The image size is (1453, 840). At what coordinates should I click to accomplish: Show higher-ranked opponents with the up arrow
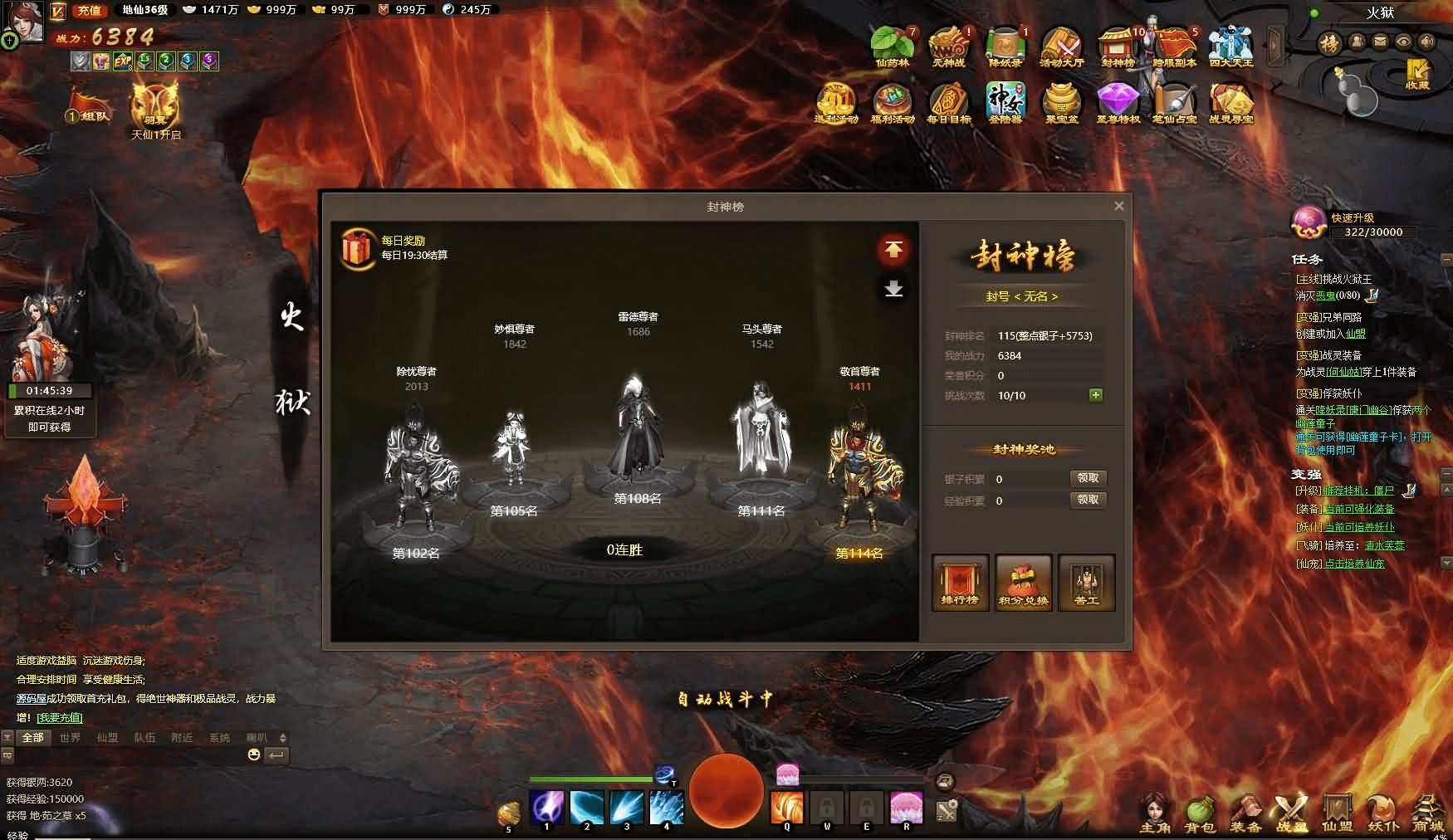(893, 250)
